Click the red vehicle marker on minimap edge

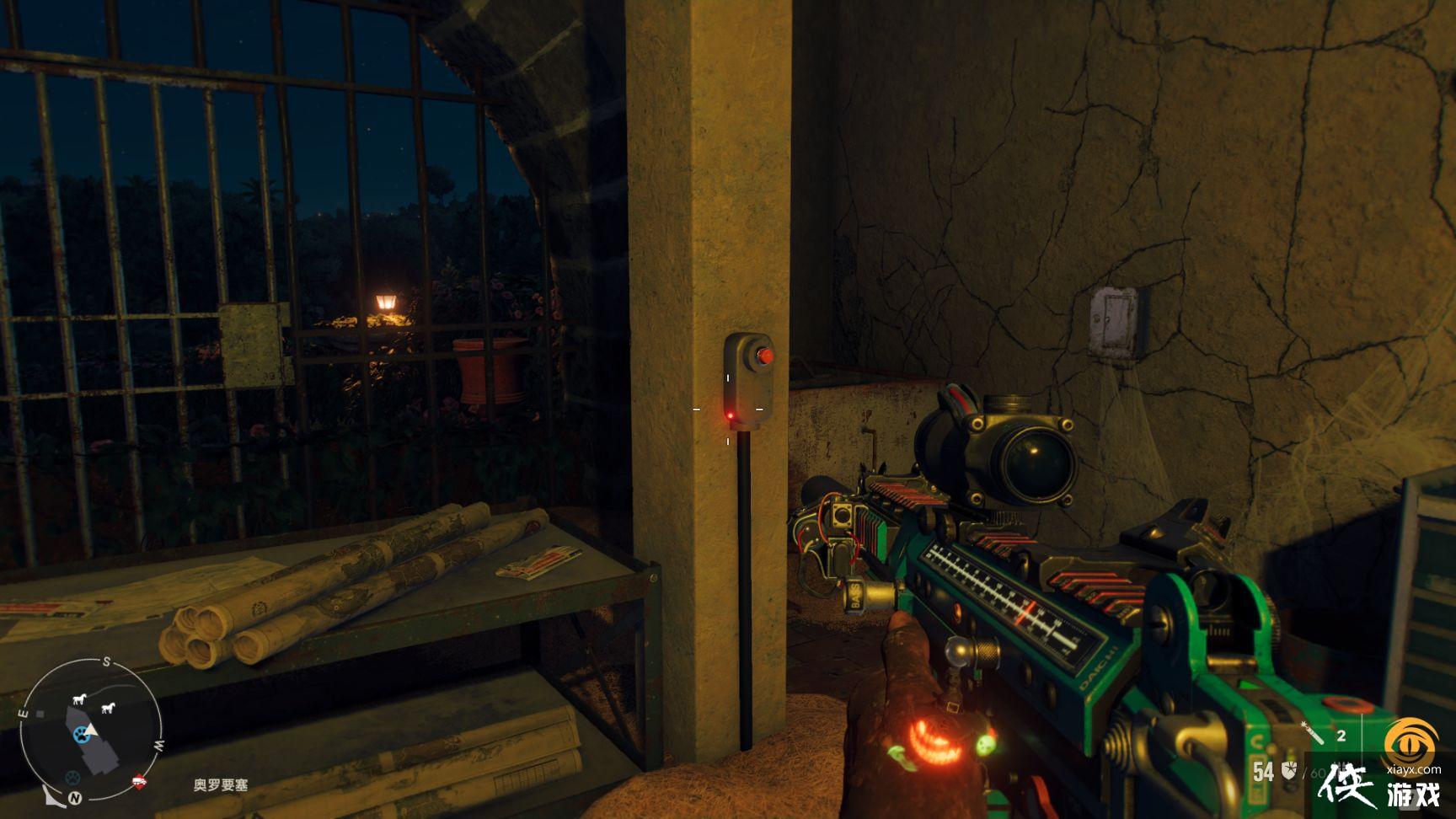(x=139, y=783)
